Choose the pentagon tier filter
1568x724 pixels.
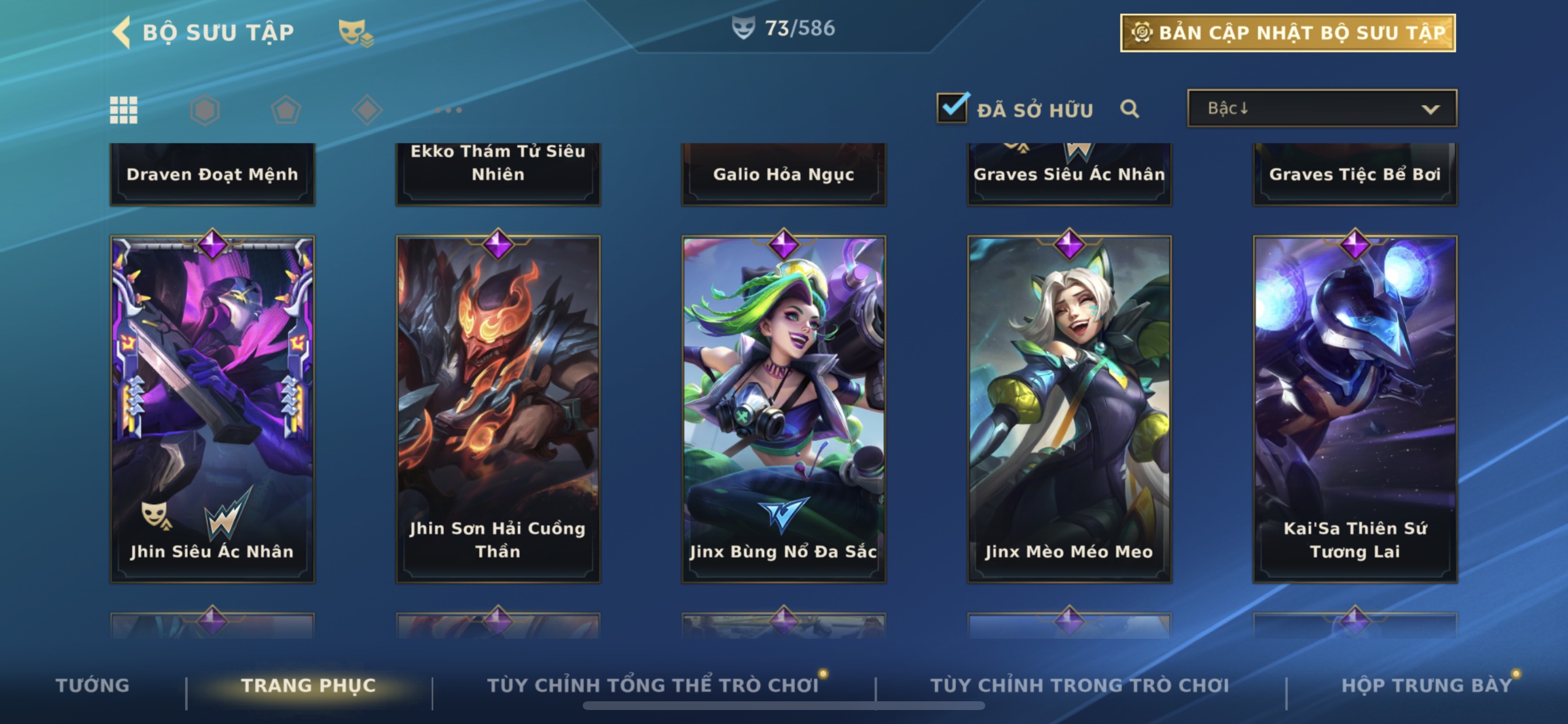click(x=285, y=110)
